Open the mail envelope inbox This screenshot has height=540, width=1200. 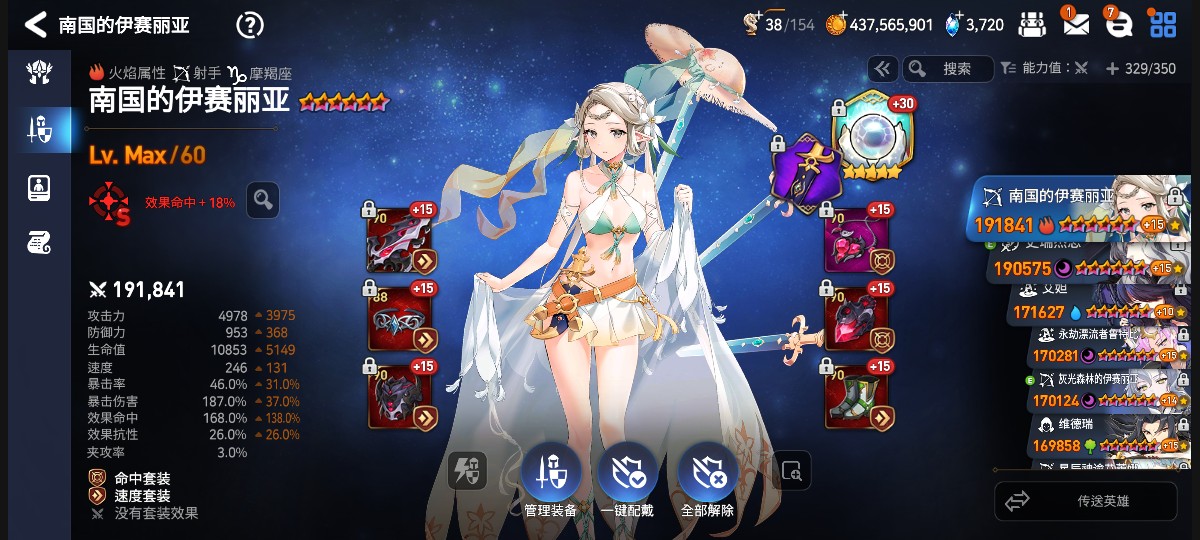[x=1076, y=25]
